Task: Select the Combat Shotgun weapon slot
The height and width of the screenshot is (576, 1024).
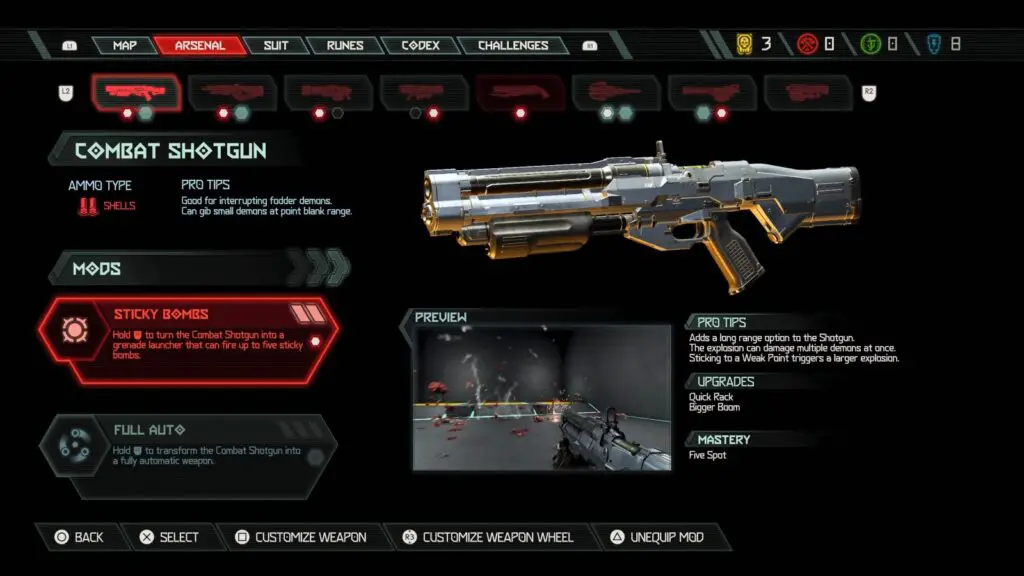Action: pos(136,93)
